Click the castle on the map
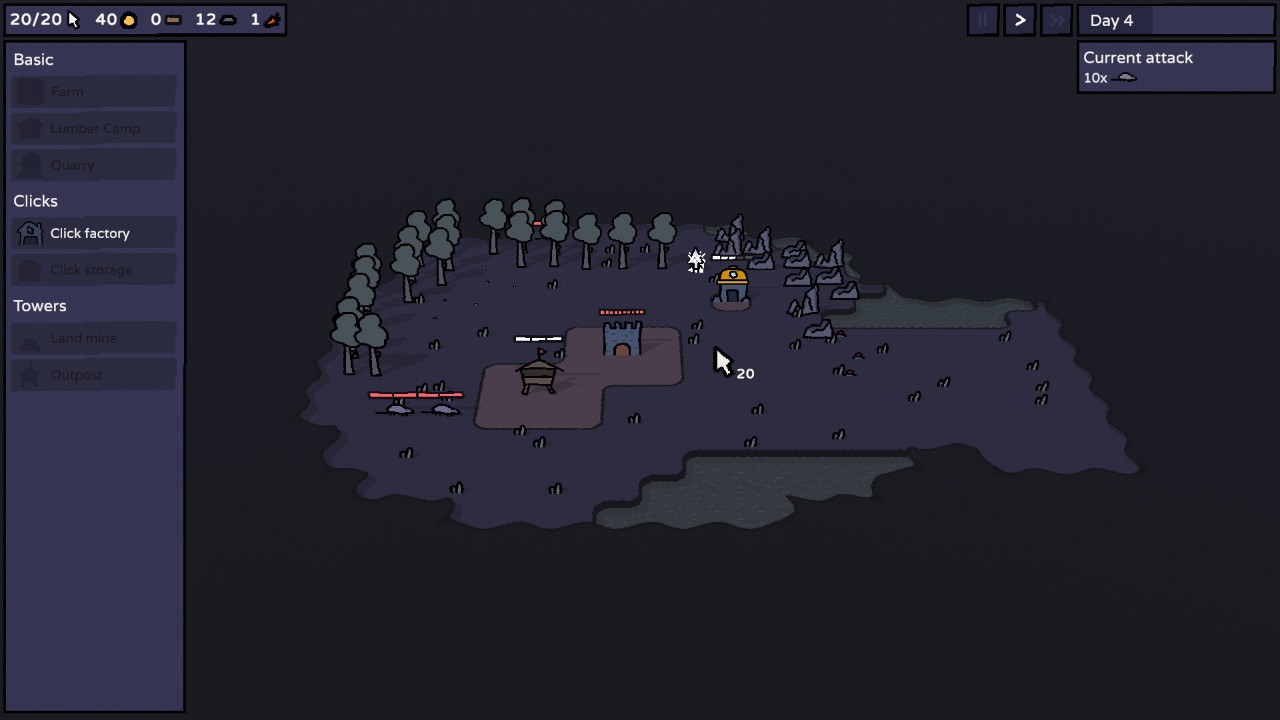The height and width of the screenshot is (720, 1280). tap(622, 340)
